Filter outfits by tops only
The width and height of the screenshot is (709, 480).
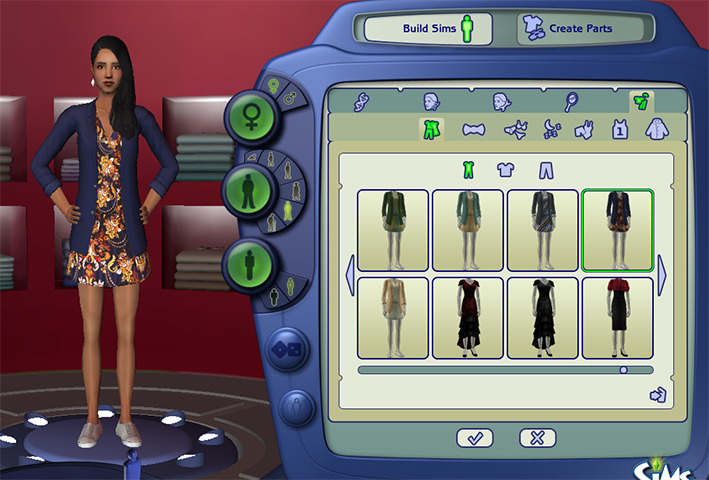(x=505, y=170)
